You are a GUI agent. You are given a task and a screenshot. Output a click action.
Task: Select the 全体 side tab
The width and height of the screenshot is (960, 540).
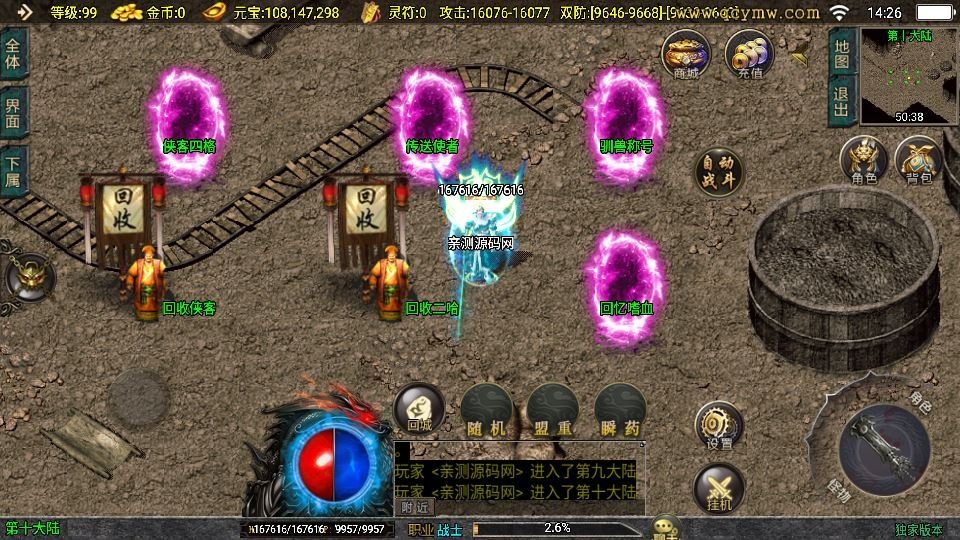pos(13,53)
